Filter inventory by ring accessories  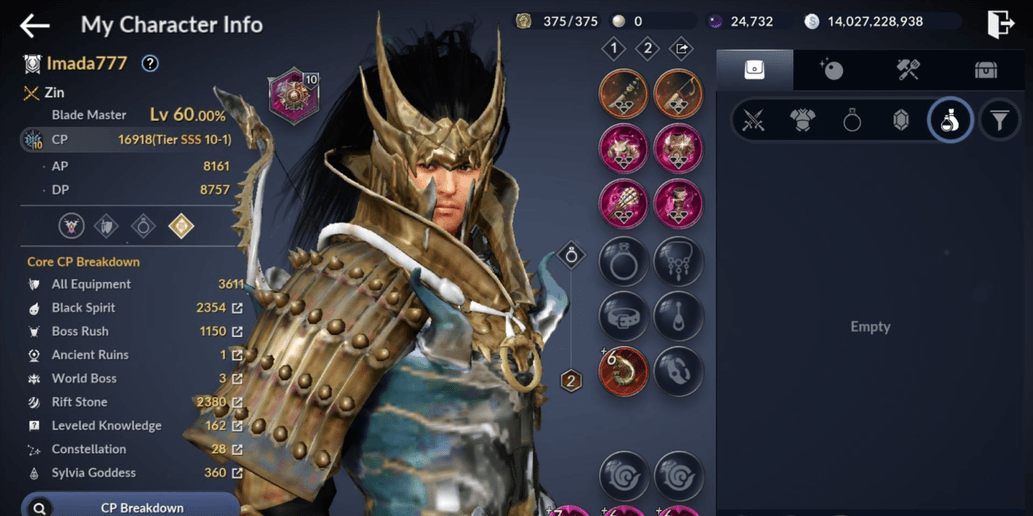tap(852, 121)
